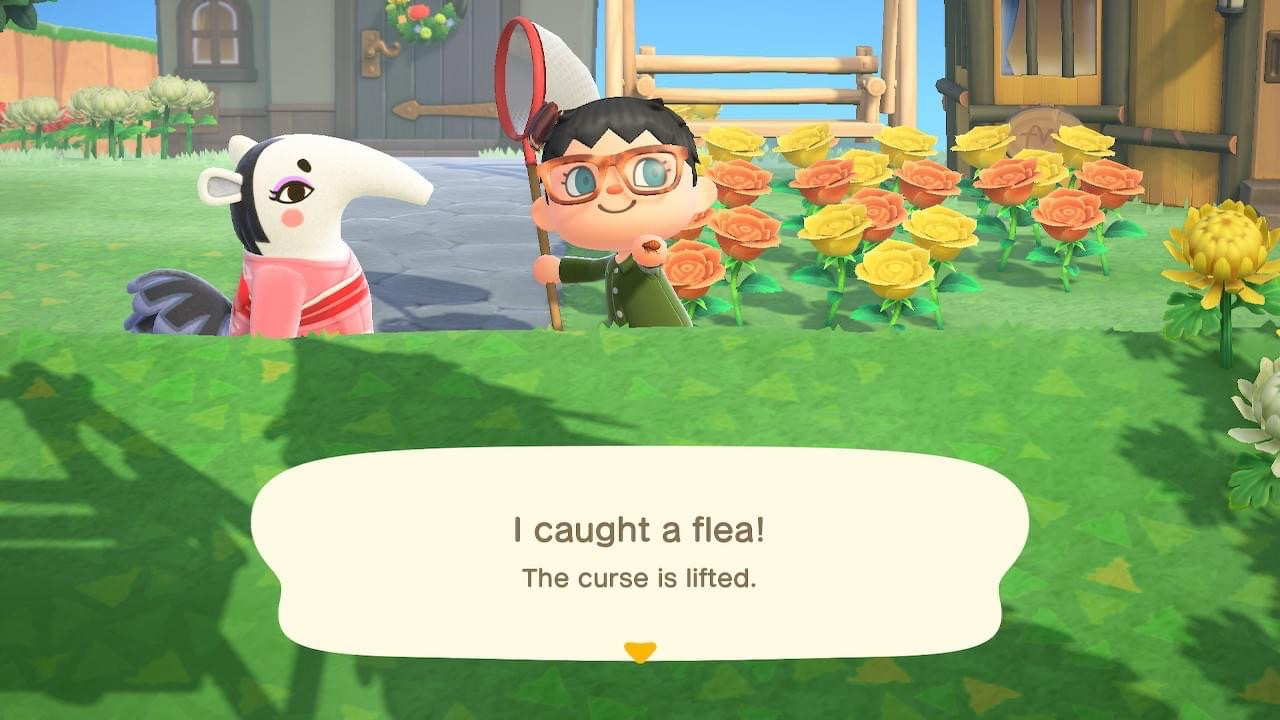This screenshot has height=720, width=1280.
Task: Continue the dialogue via the yellow arrow
Action: click(x=640, y=652)
